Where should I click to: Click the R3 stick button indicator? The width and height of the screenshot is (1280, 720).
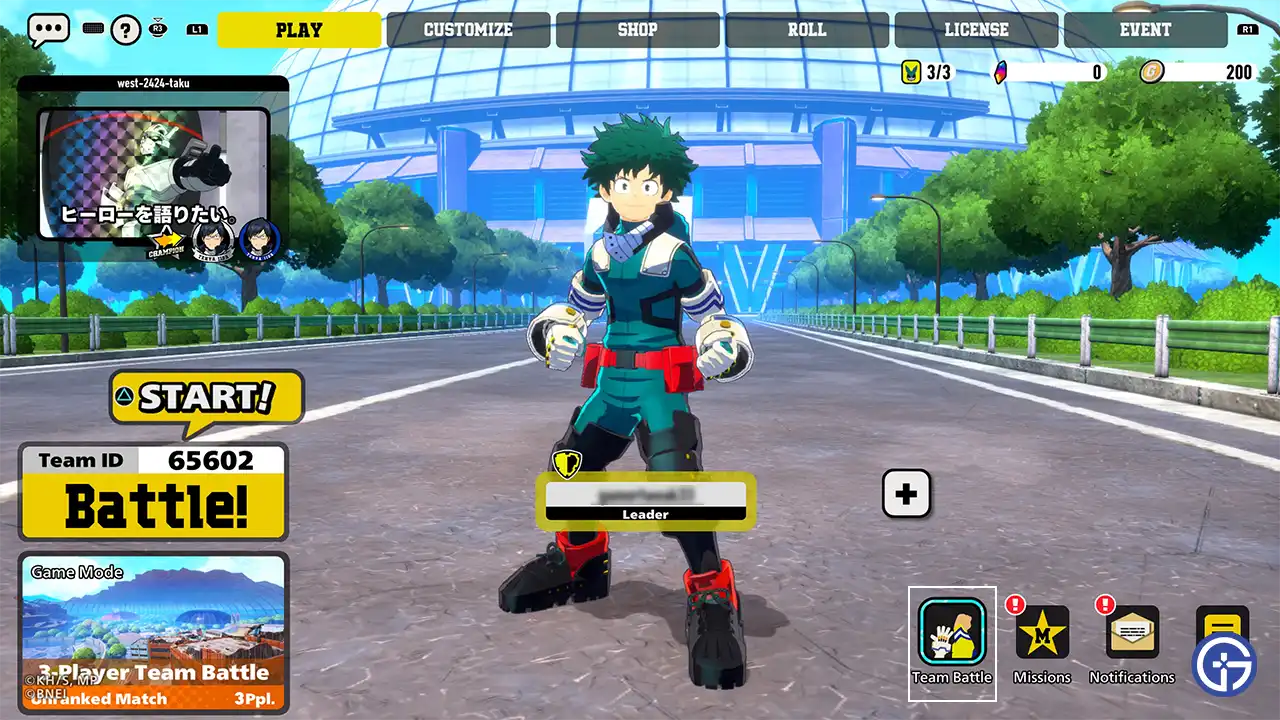(160, 29)
